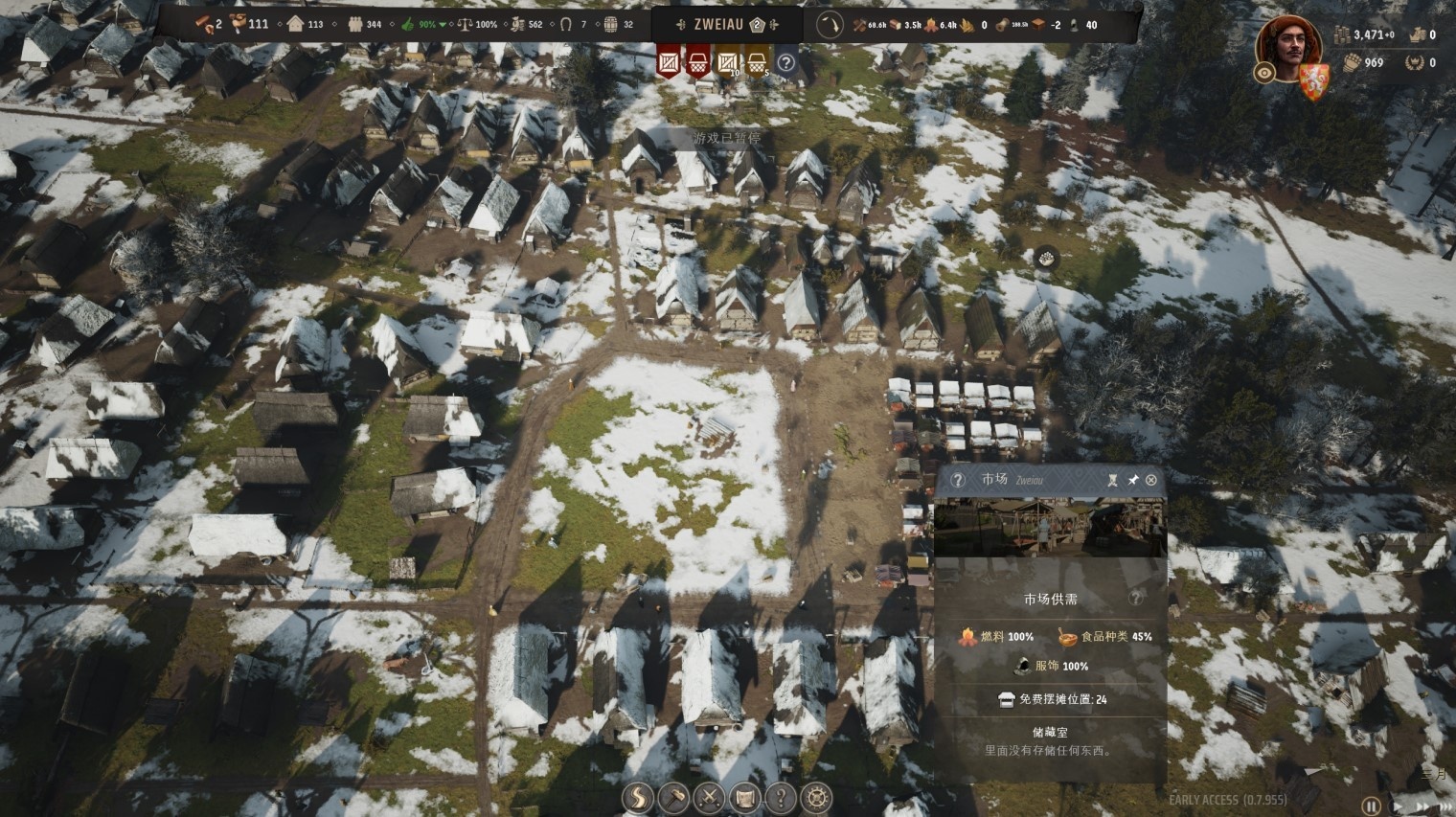
Task: Pin the market info panel
Action: coord(1132,480)
